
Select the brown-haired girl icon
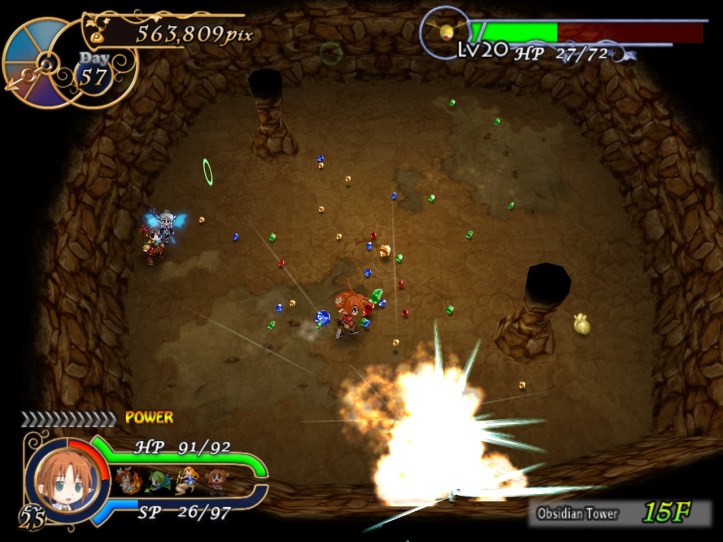pyautogui.click(x=216, y=479)
